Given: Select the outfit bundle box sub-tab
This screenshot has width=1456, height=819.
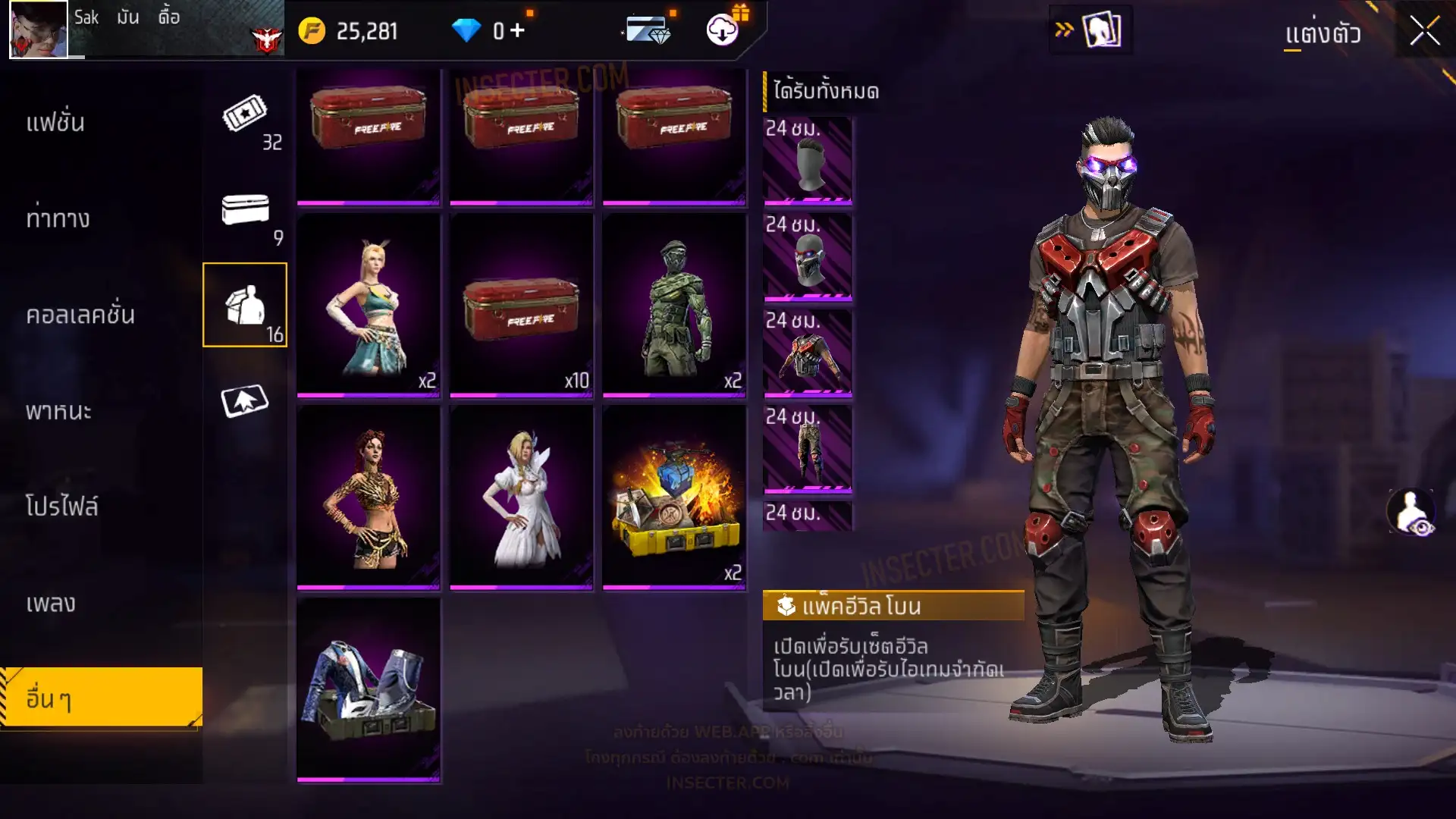Looking at the screenshot, I should click(x=245, y=305).
